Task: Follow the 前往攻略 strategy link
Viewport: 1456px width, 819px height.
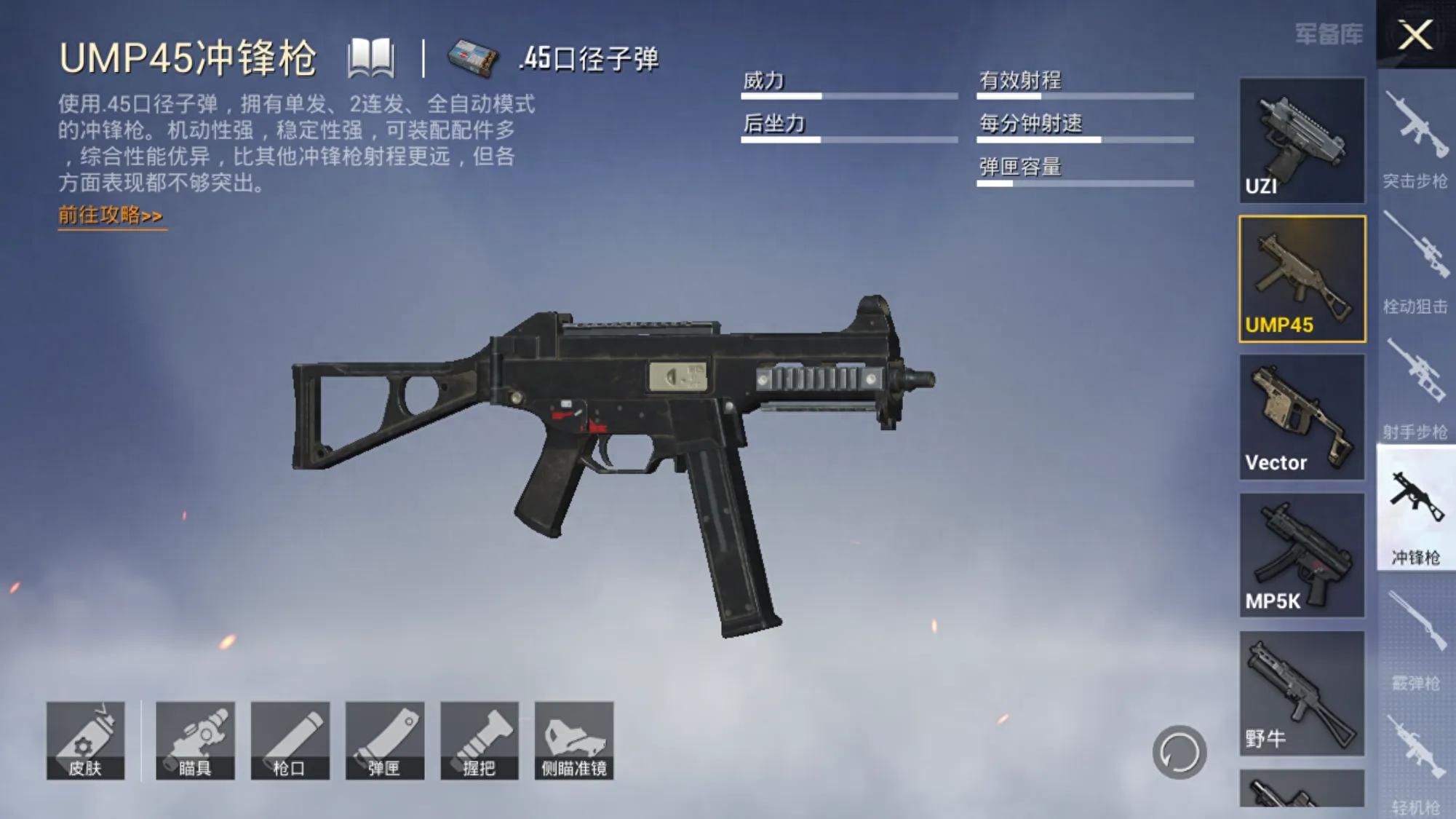Action: (111, 215)
